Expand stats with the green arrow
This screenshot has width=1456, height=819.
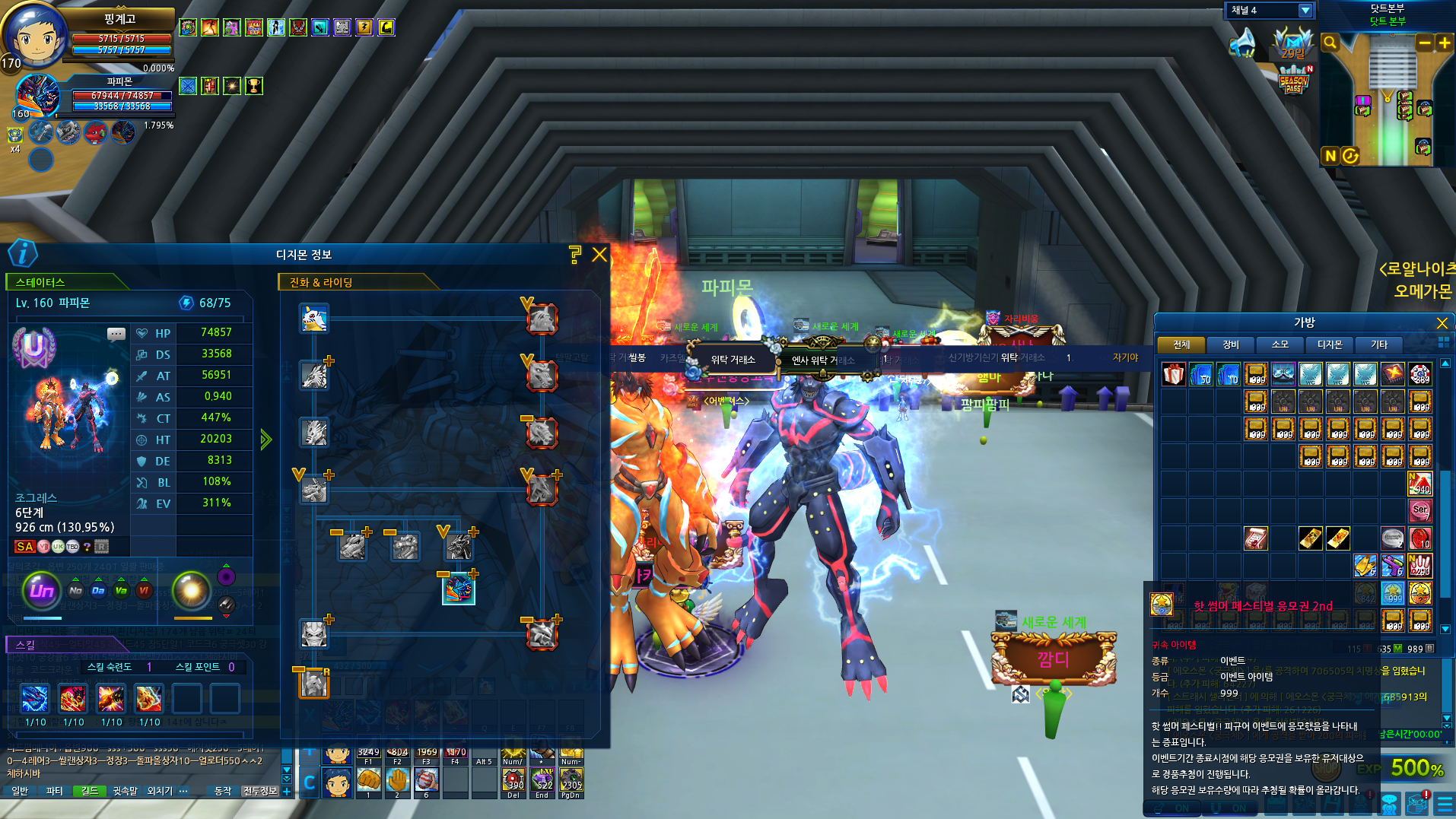[x=265, y=440]
